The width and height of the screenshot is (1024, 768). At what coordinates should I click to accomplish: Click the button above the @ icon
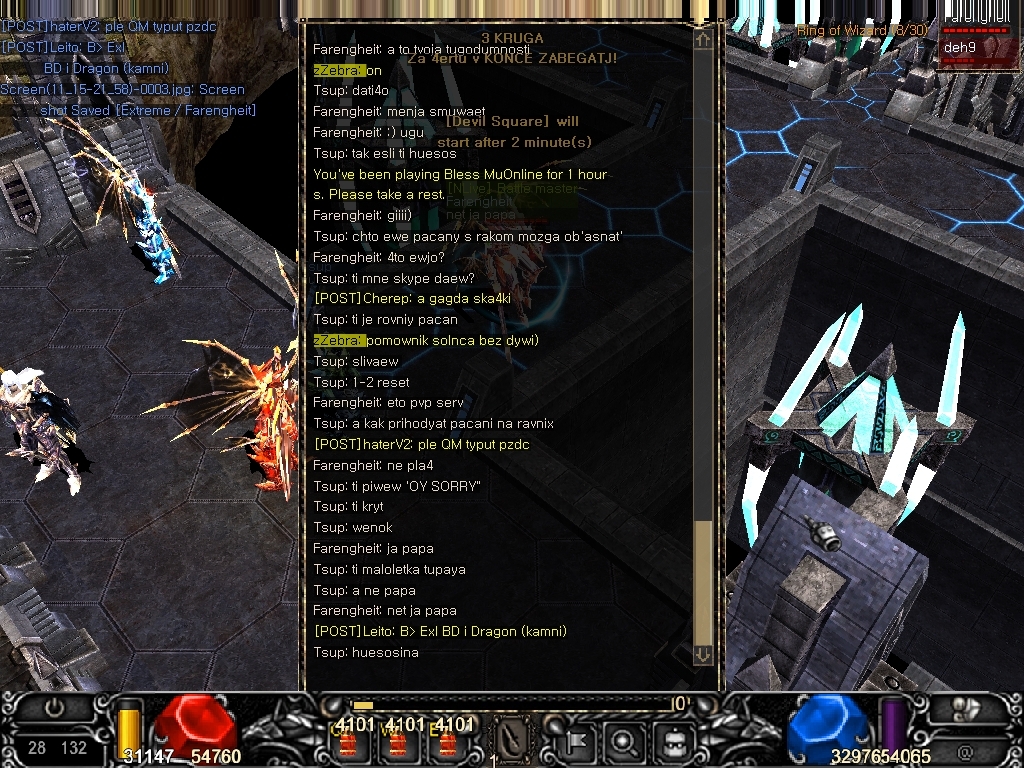[965, 709]
